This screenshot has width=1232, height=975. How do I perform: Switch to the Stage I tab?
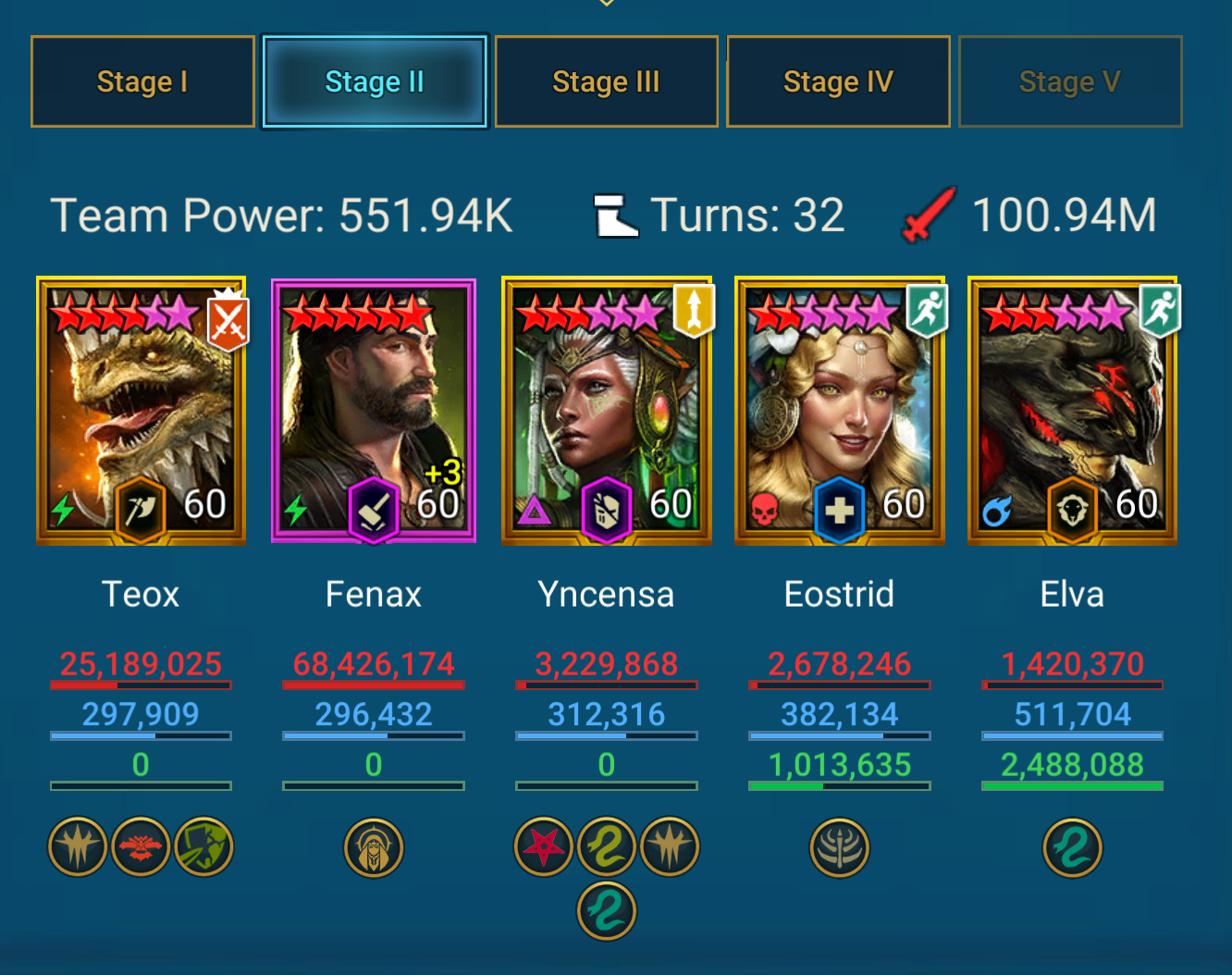(x=142, y=81)
